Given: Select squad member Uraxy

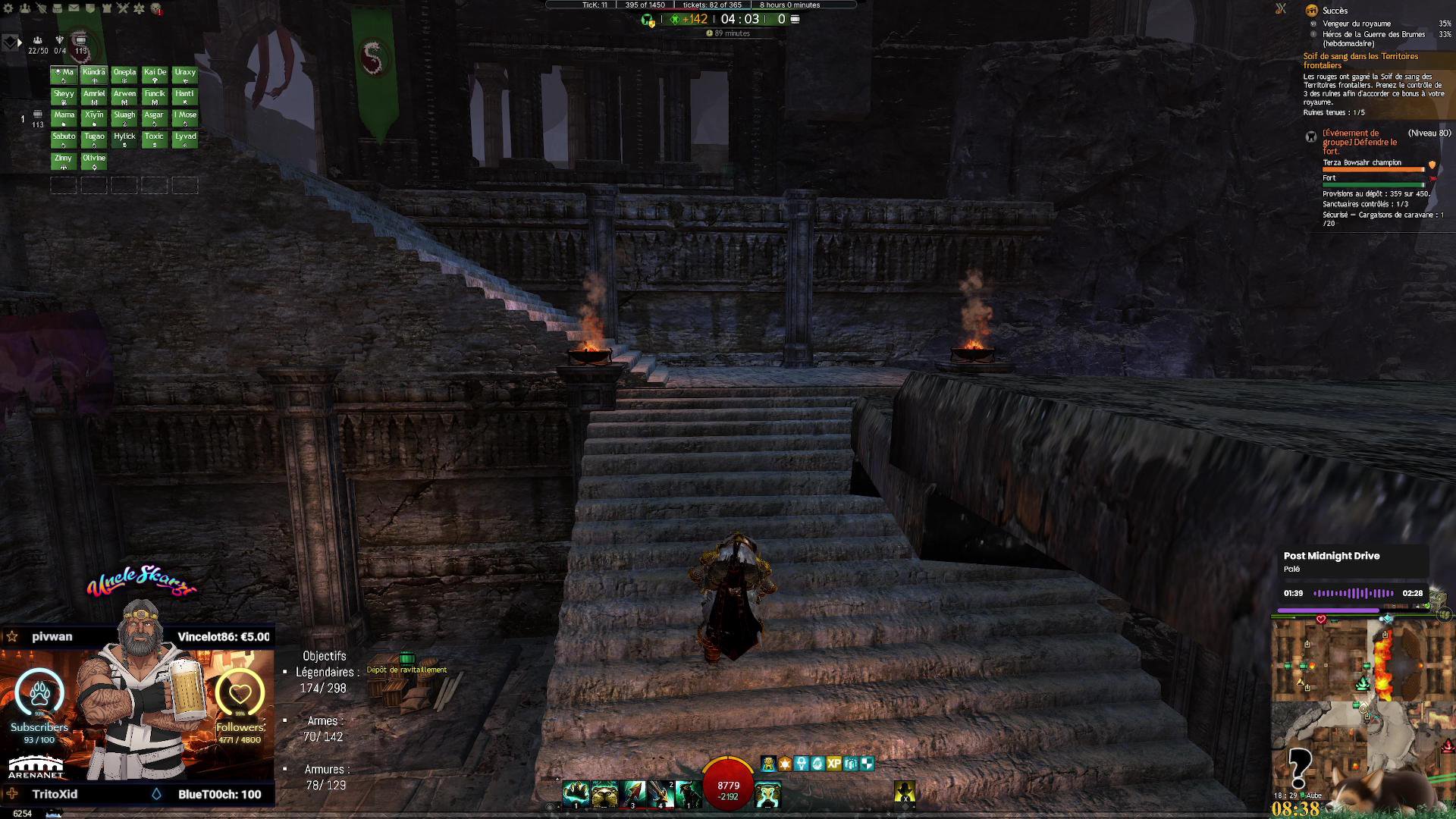Looking at the screenshot, I should pos(185,74).
